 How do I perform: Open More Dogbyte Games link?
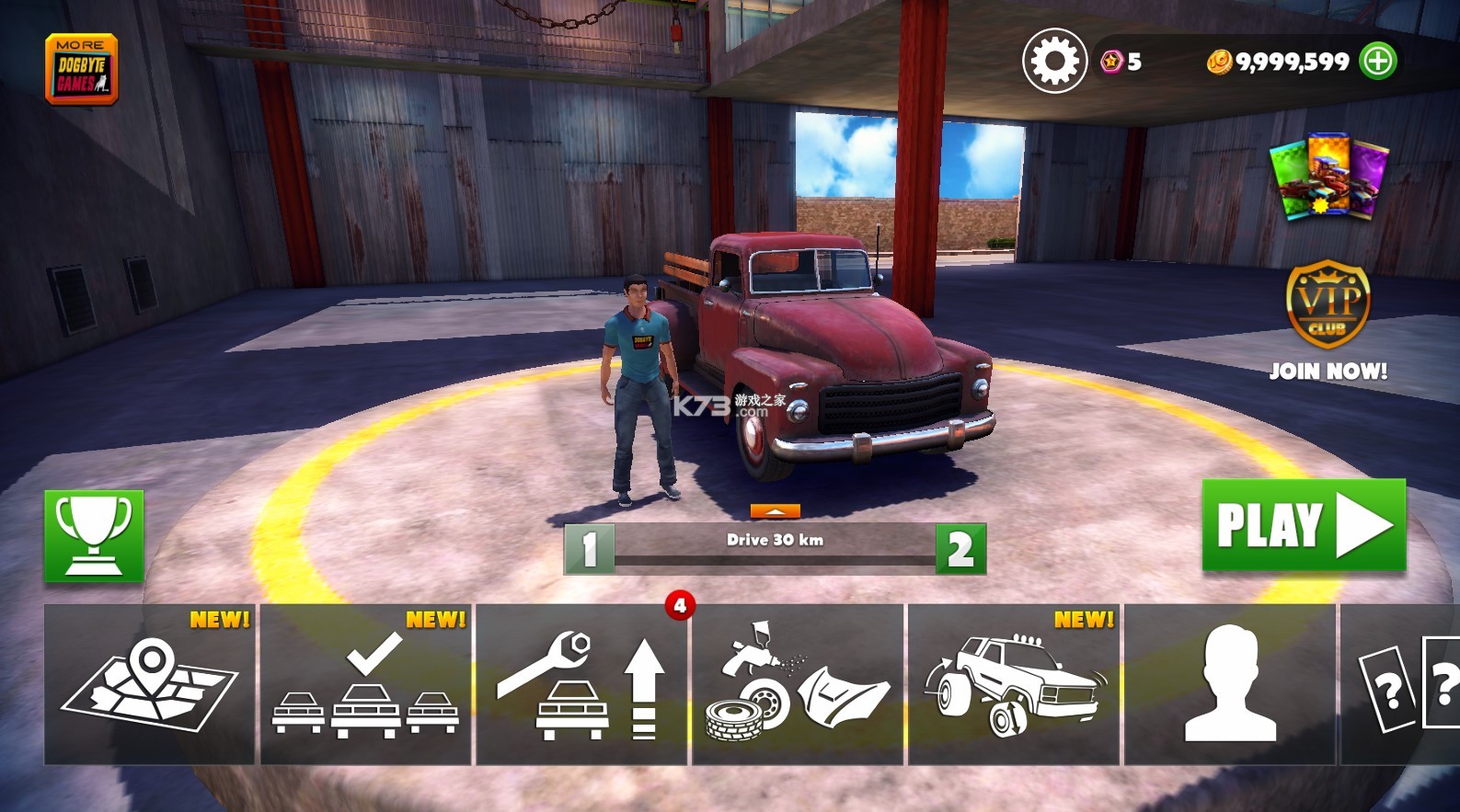[82, 70]
